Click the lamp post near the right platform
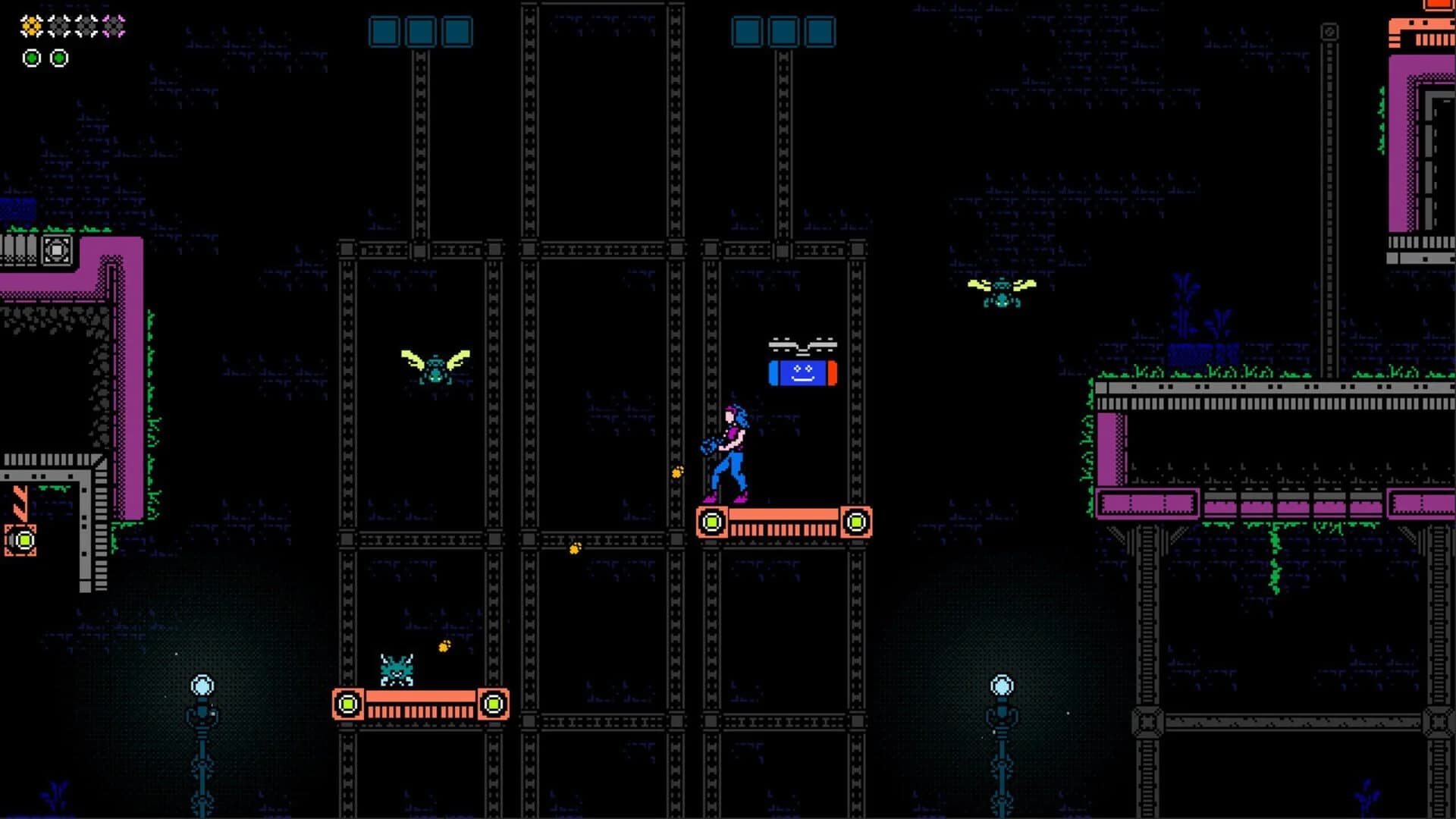This screenshot has width=1456, height=819. tap(1003, 685)
